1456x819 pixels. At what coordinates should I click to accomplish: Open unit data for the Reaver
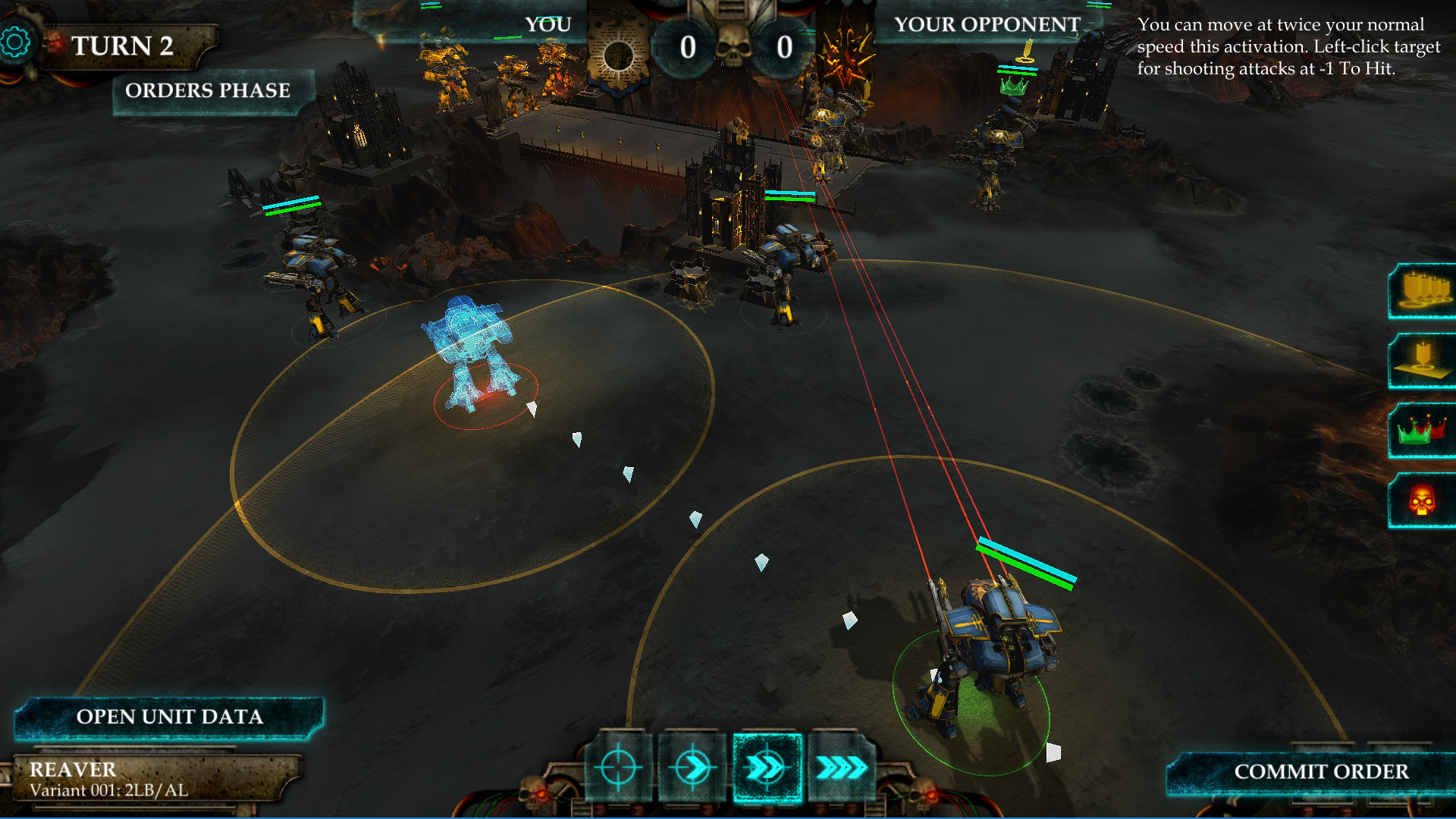click(169, 717)
